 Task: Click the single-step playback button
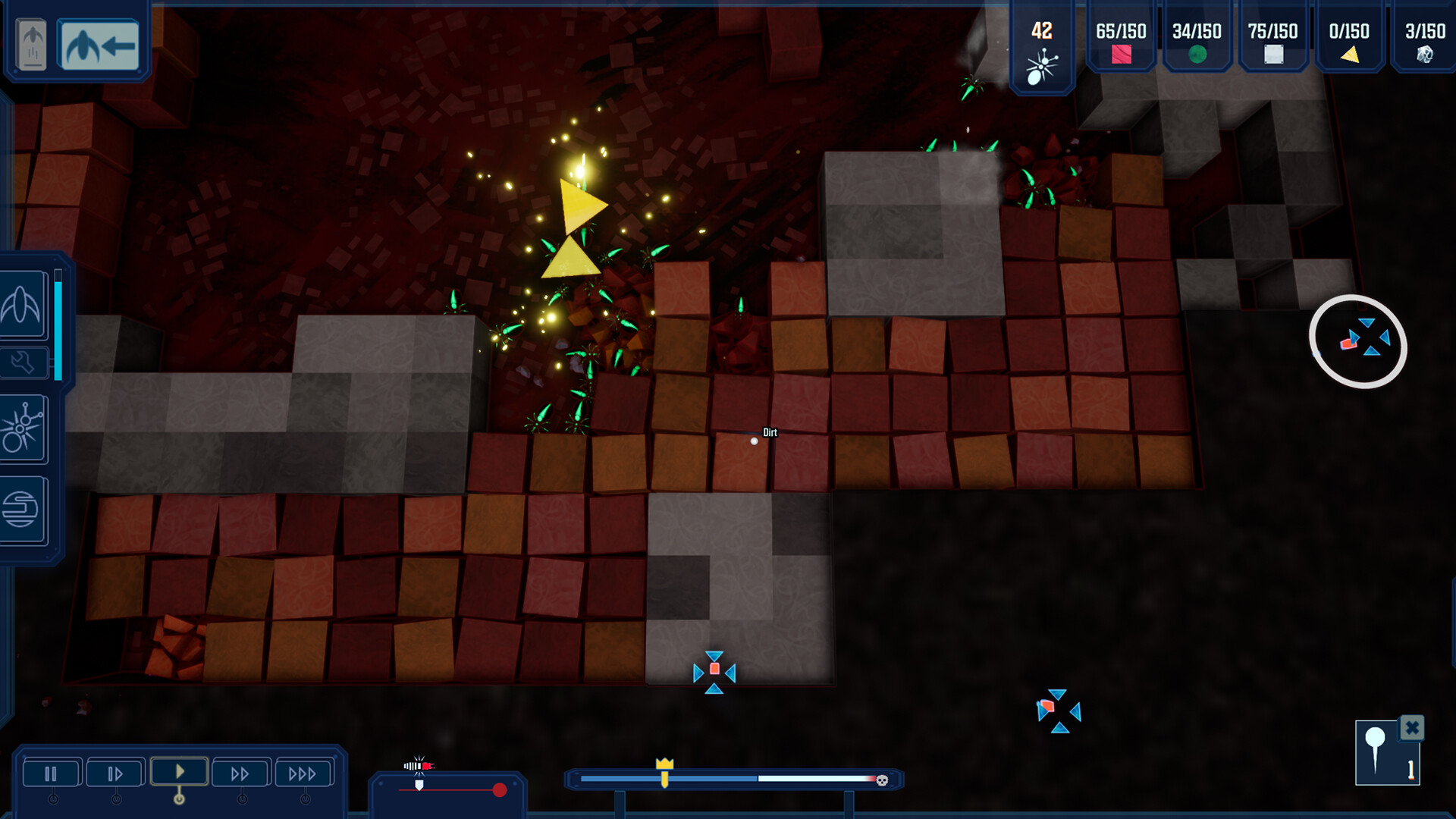click(x=115, y=772)
